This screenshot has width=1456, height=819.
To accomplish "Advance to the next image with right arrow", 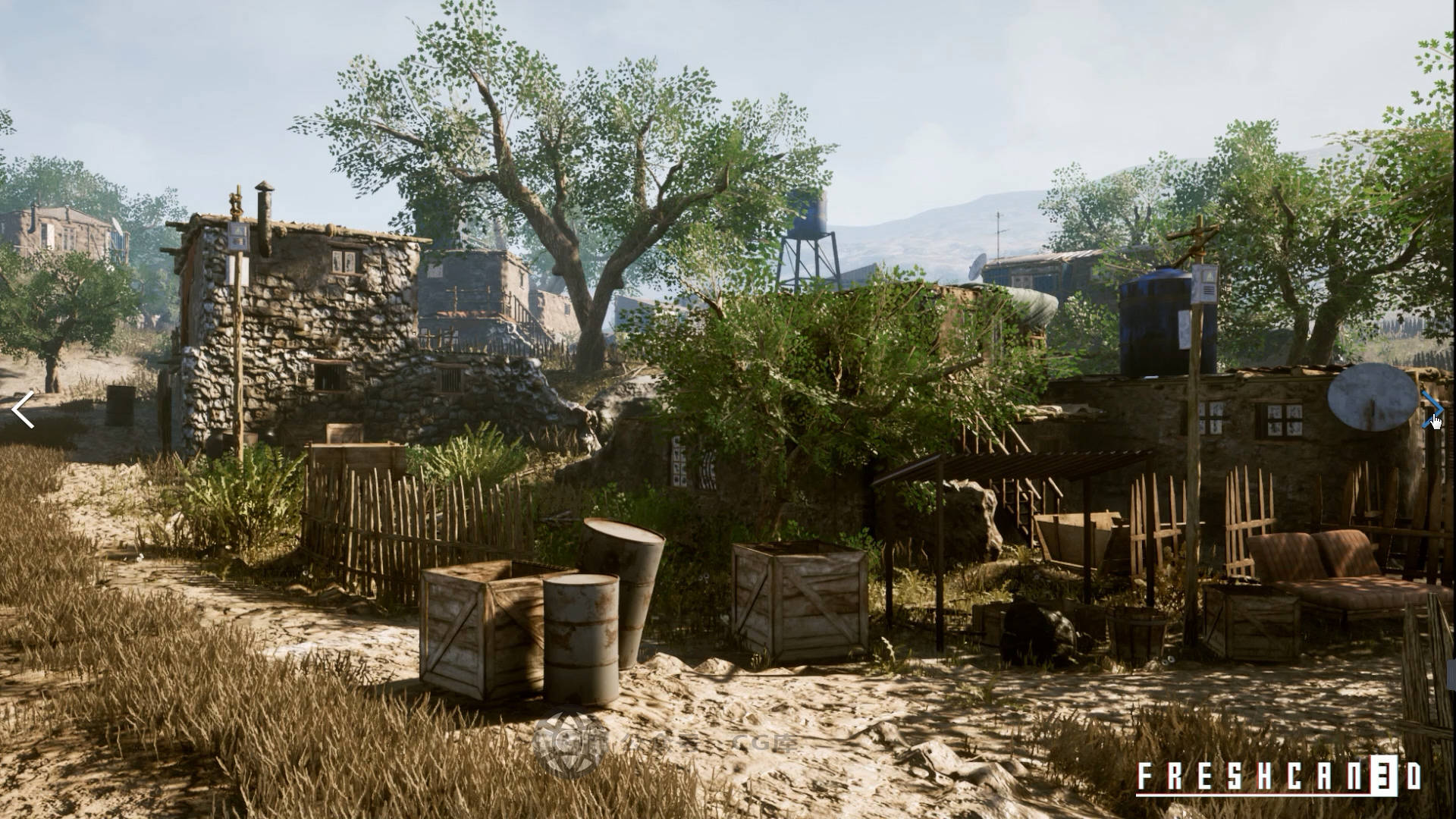I will (x=1431, y=409).
